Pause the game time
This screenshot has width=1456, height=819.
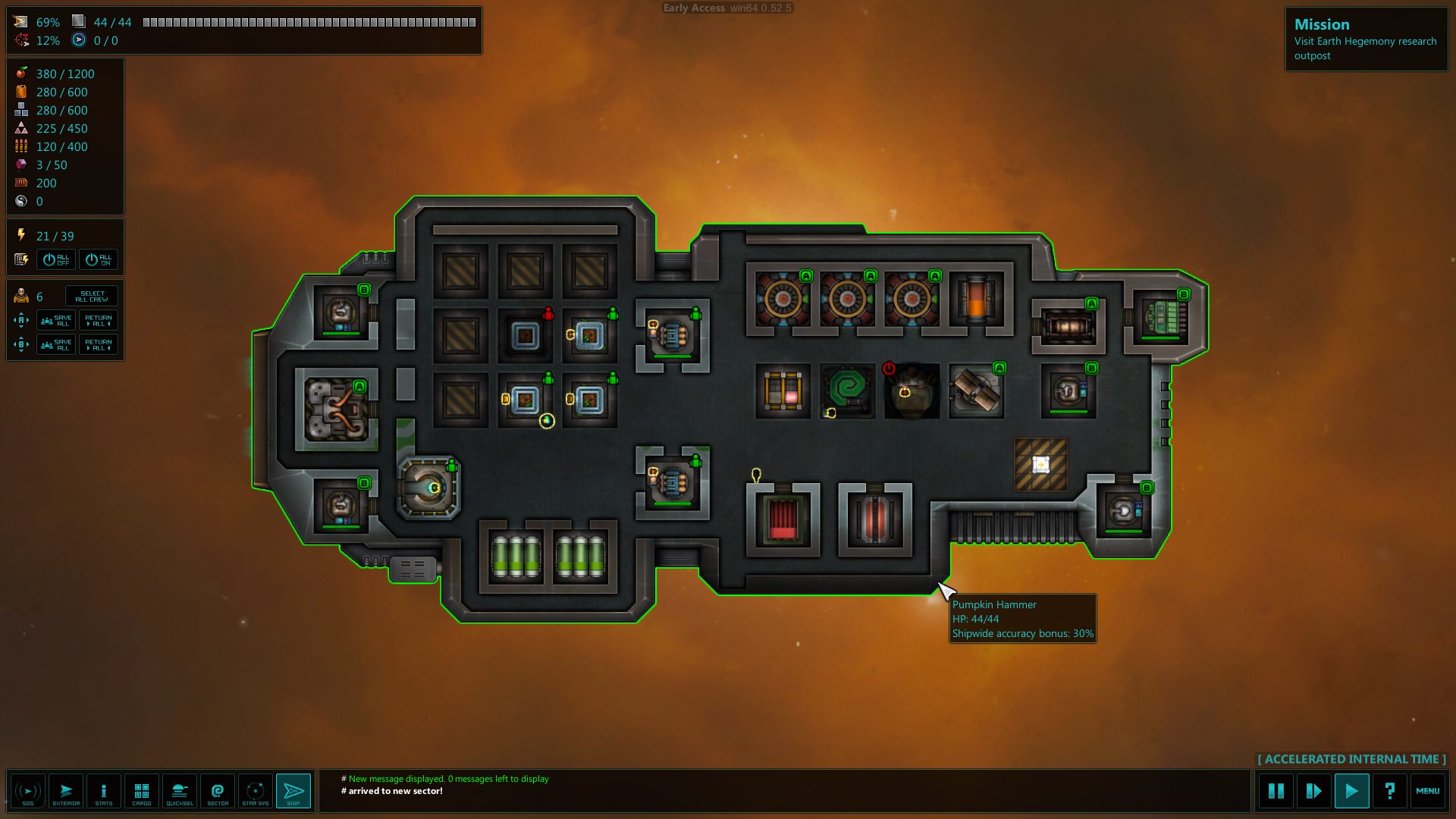(x=1276, y=792)
